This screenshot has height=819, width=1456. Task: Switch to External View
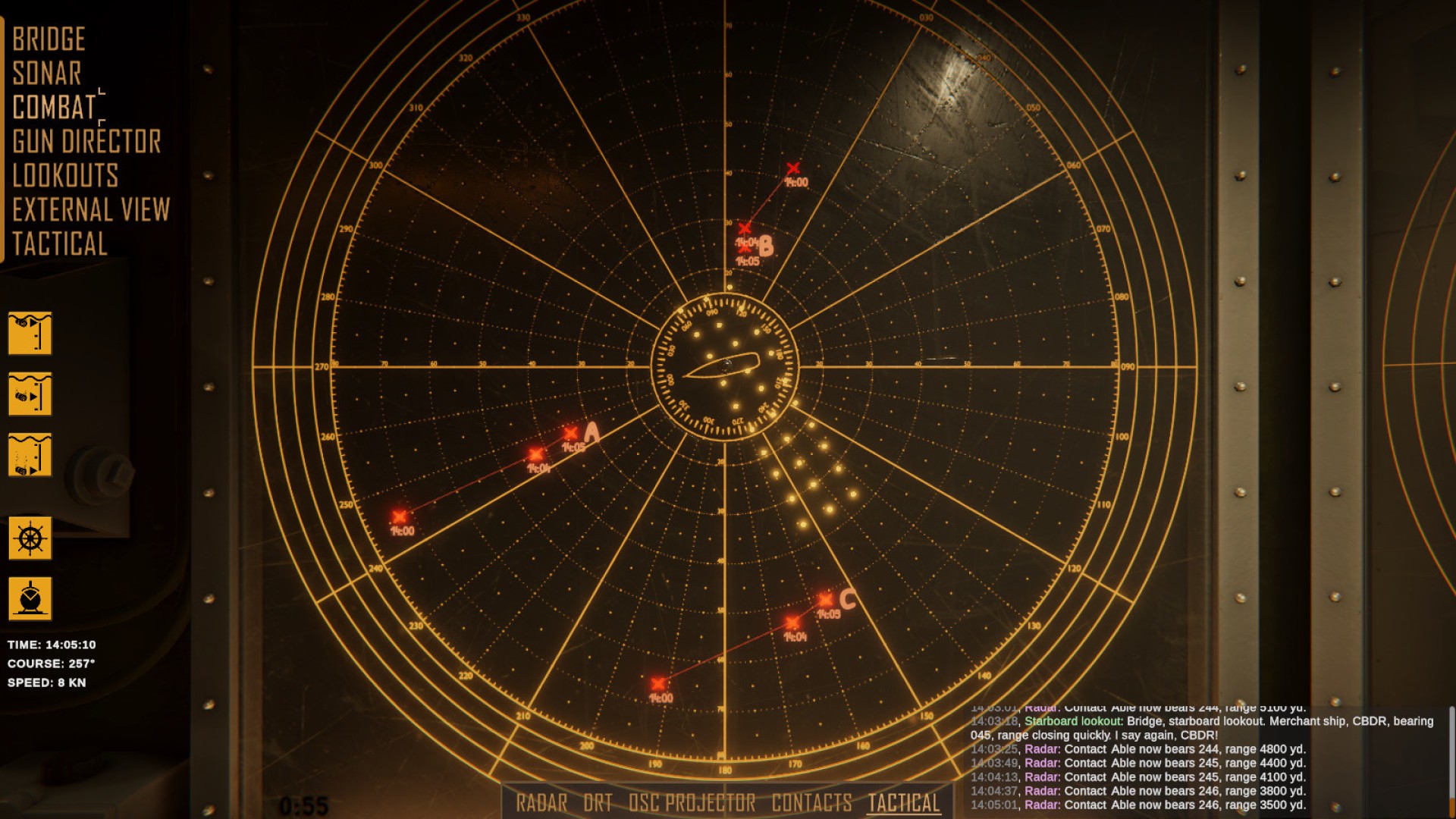[91, 210]
